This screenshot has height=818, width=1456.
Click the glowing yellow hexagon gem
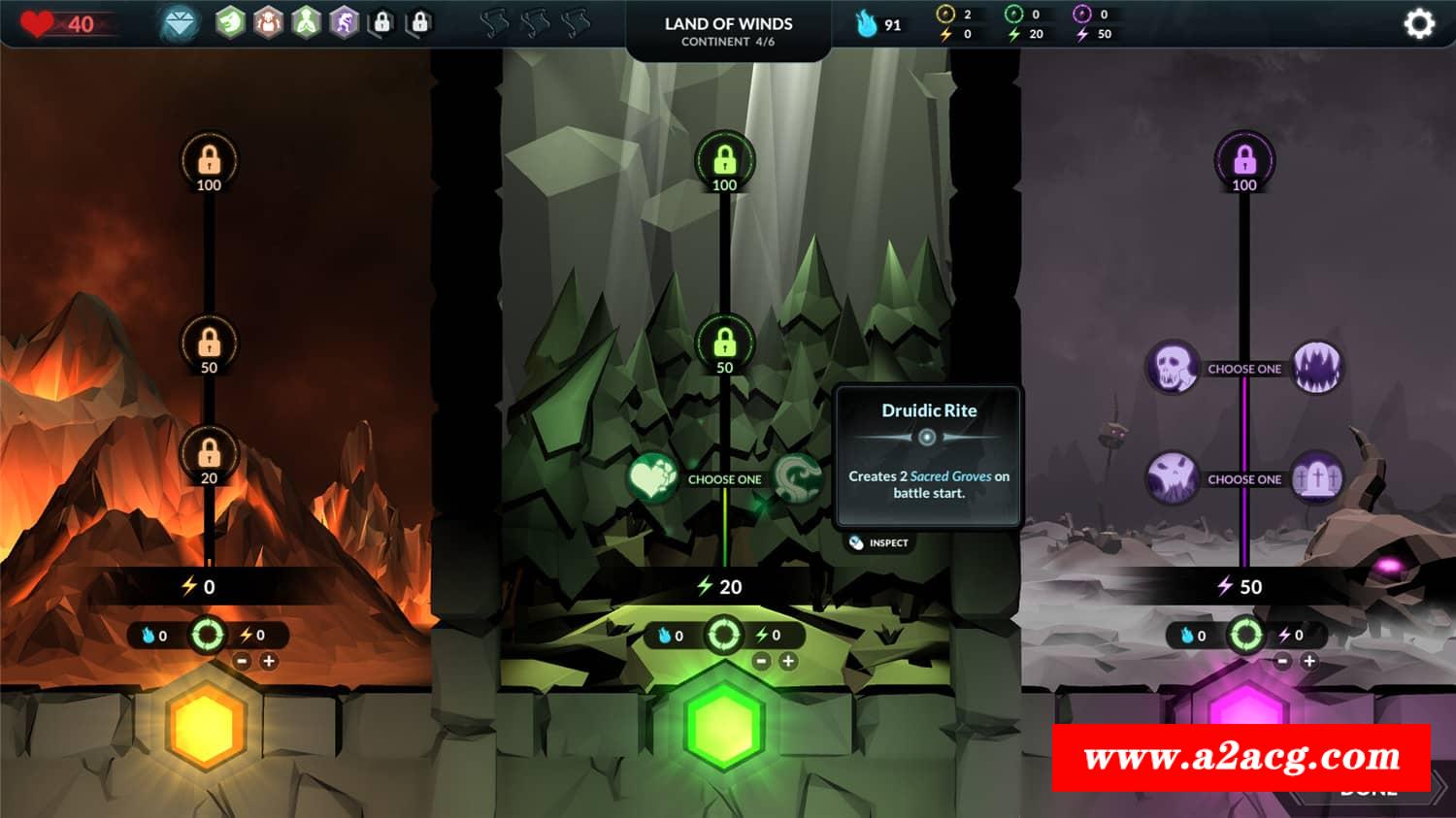click(x=206, y=725)
